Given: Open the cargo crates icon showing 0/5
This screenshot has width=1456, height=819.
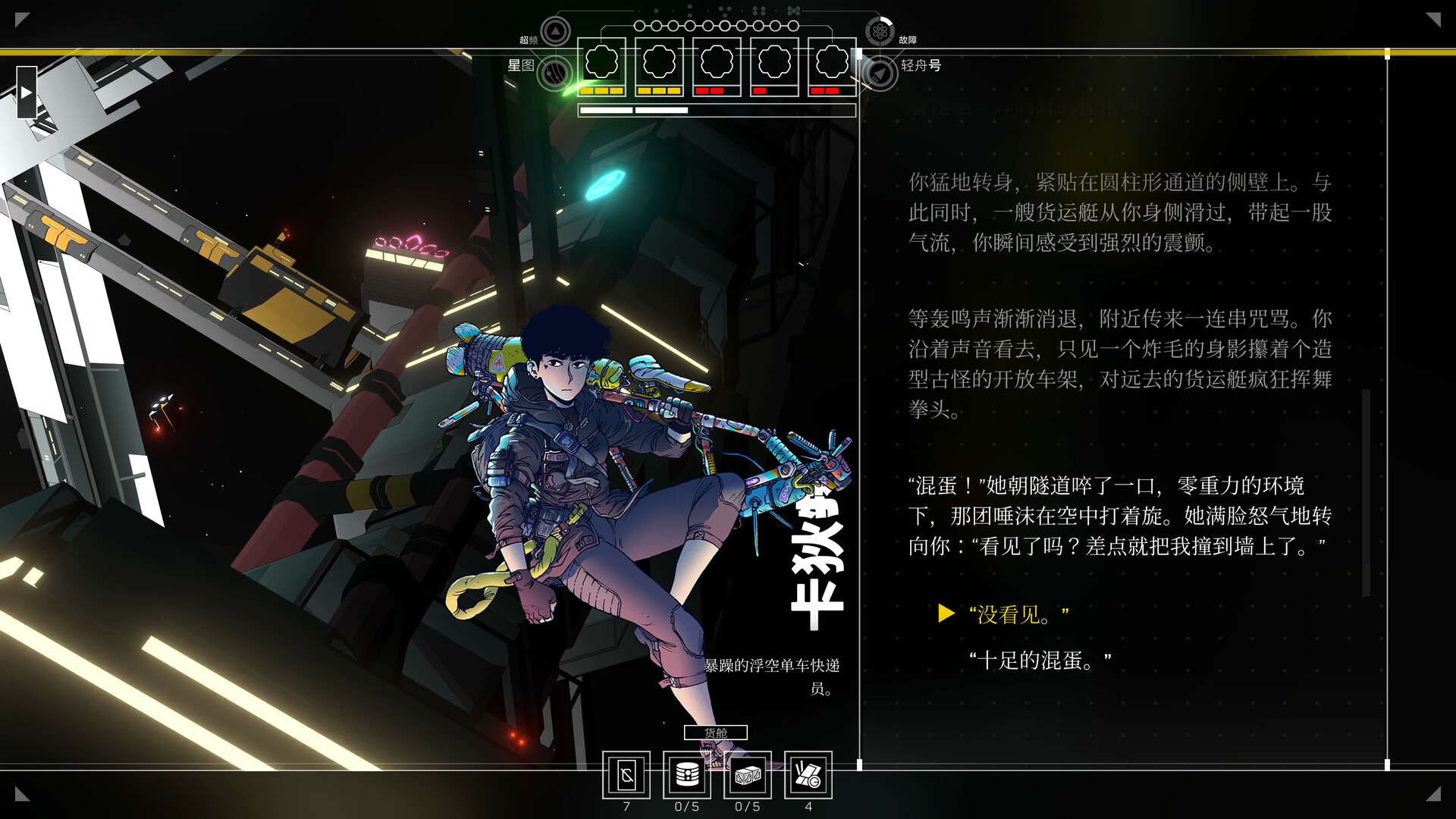Looking at the screenshot, I should coord(747,775).
